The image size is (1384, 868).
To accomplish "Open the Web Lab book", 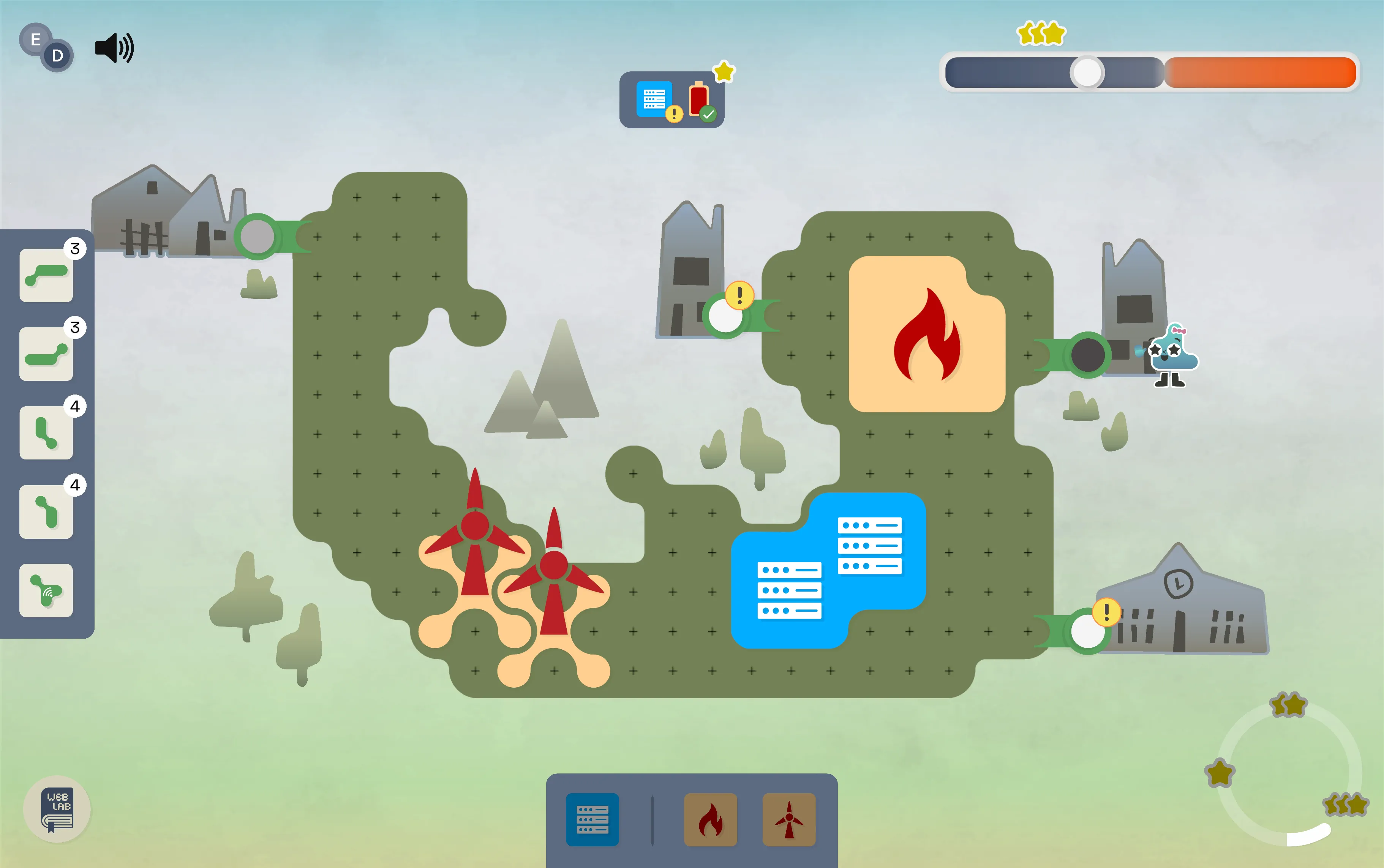I will tap(57, 809).
